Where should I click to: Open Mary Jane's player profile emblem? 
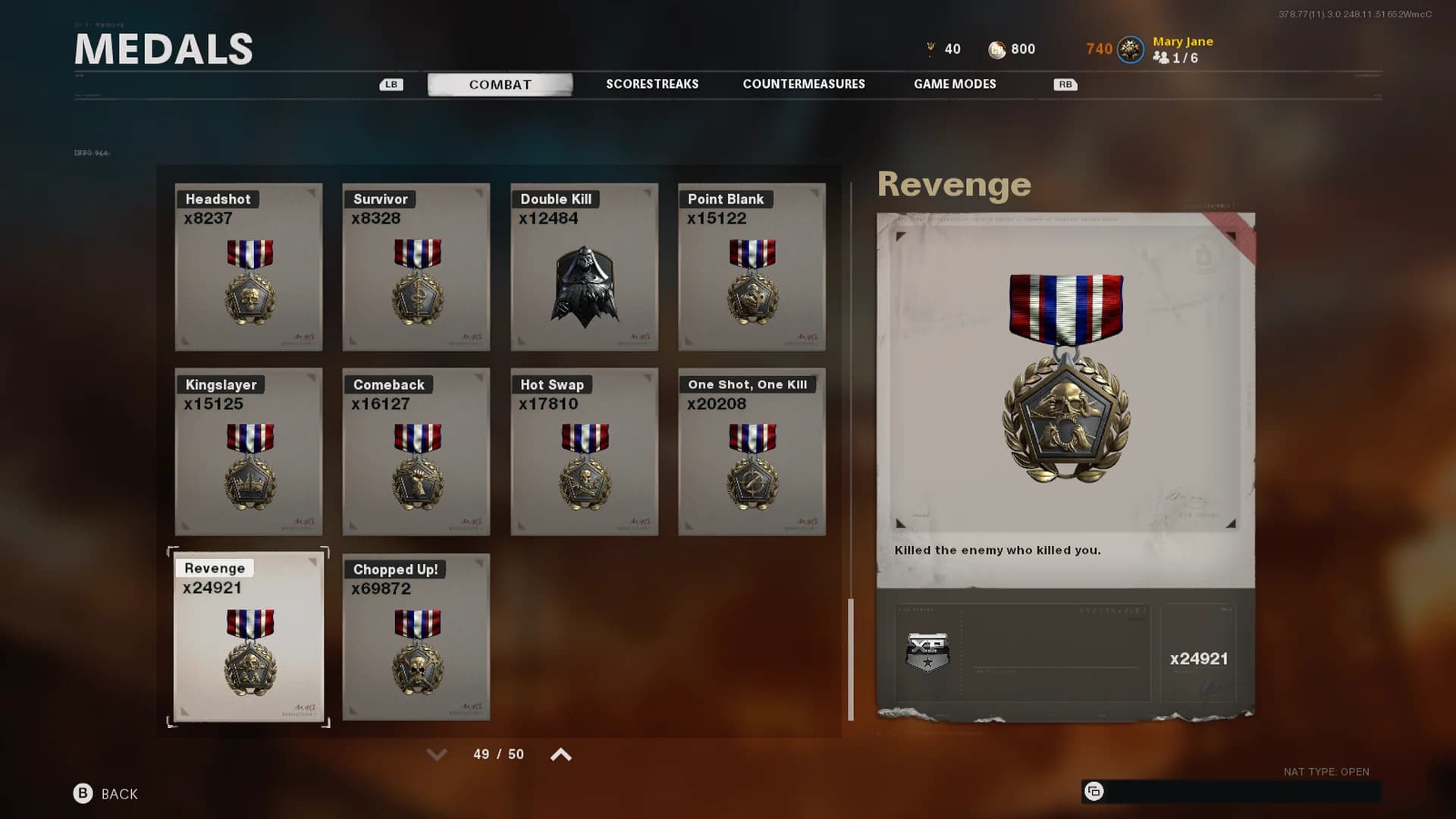tap(1131, 50)
